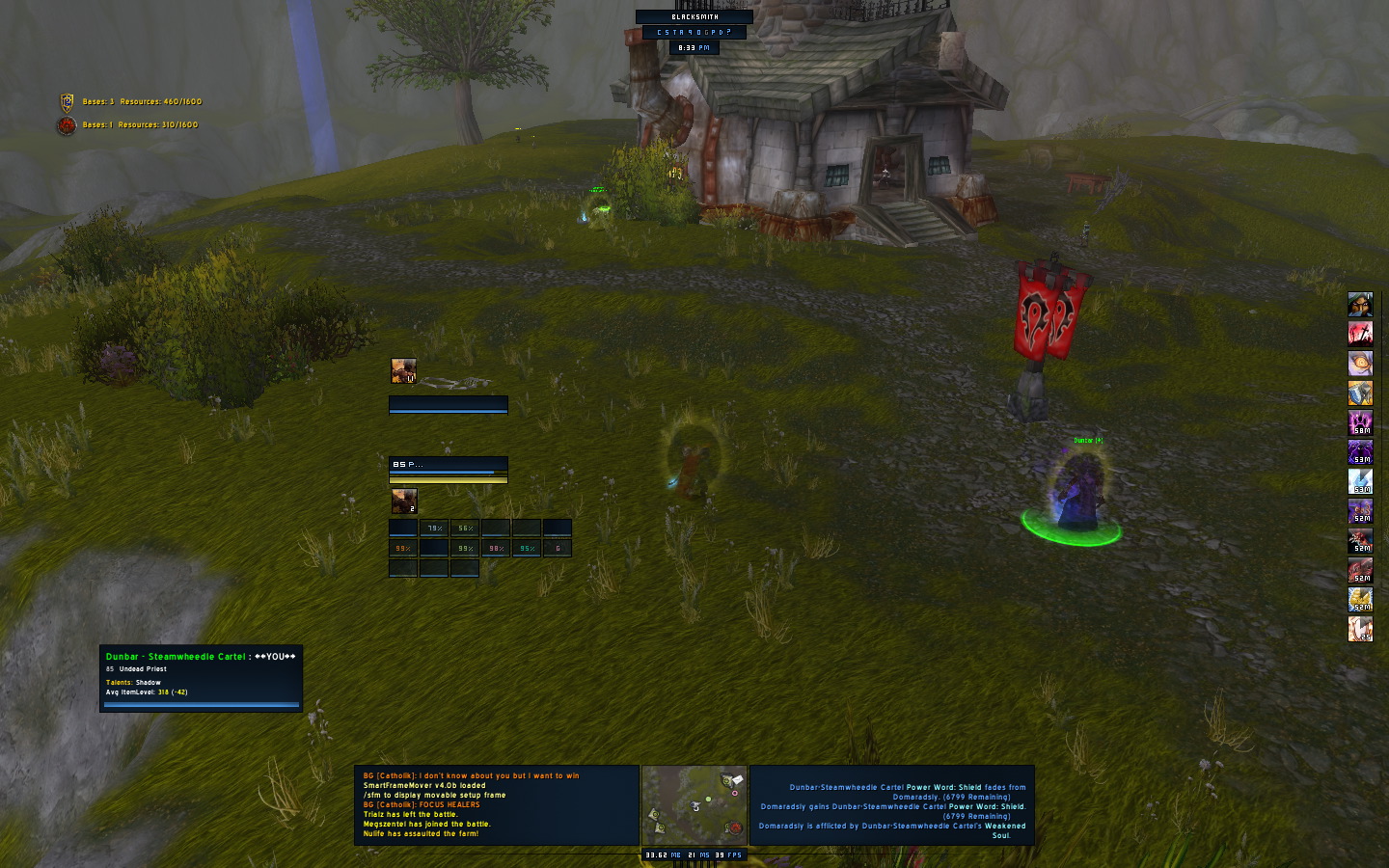
Task: Open the clock showing 8:33 PM
Action: [694, 47]
